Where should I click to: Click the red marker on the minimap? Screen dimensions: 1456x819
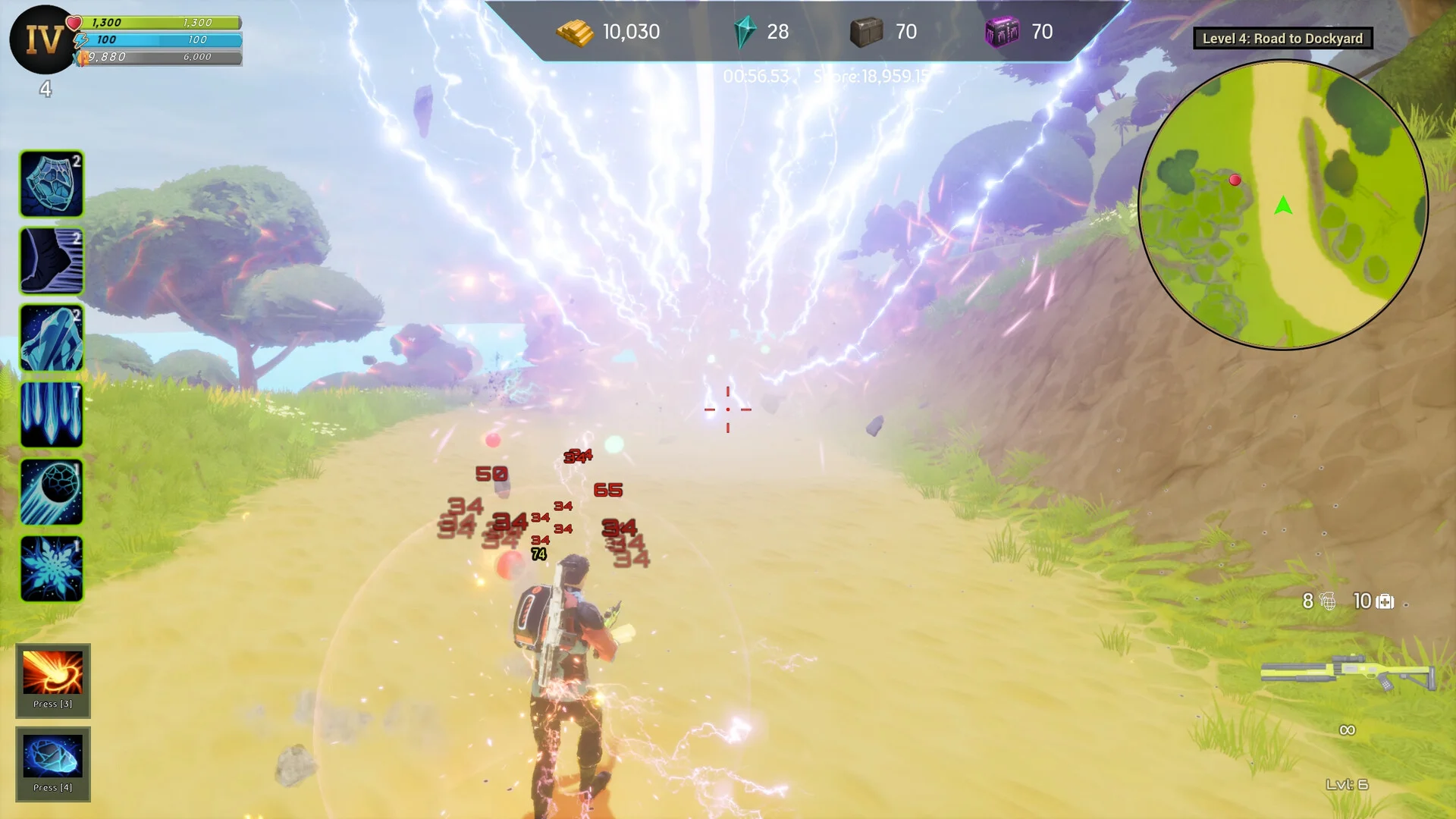(x=1235, y=180)
